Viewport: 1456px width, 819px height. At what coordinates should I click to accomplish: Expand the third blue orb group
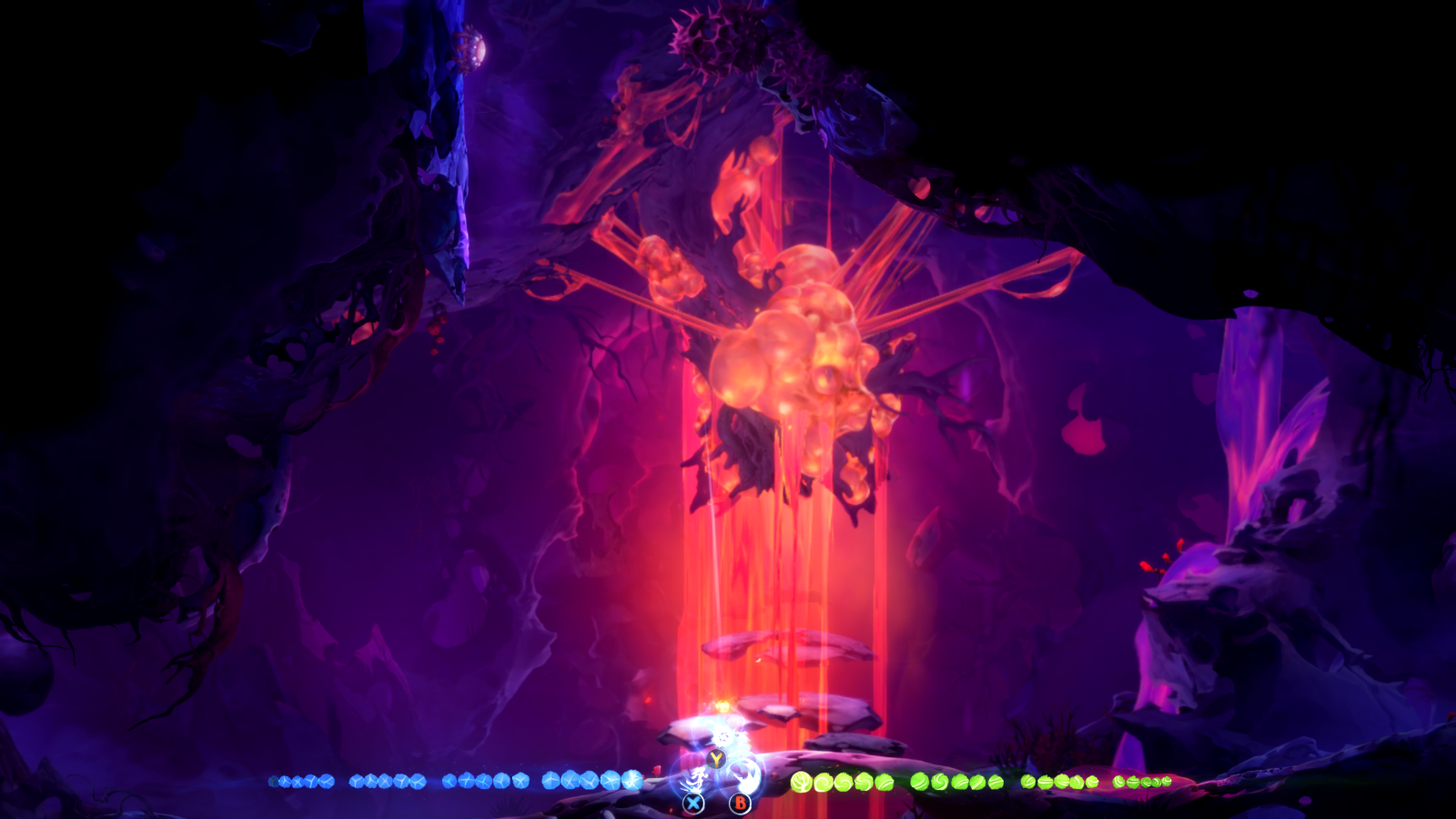[x=487, y=781]
